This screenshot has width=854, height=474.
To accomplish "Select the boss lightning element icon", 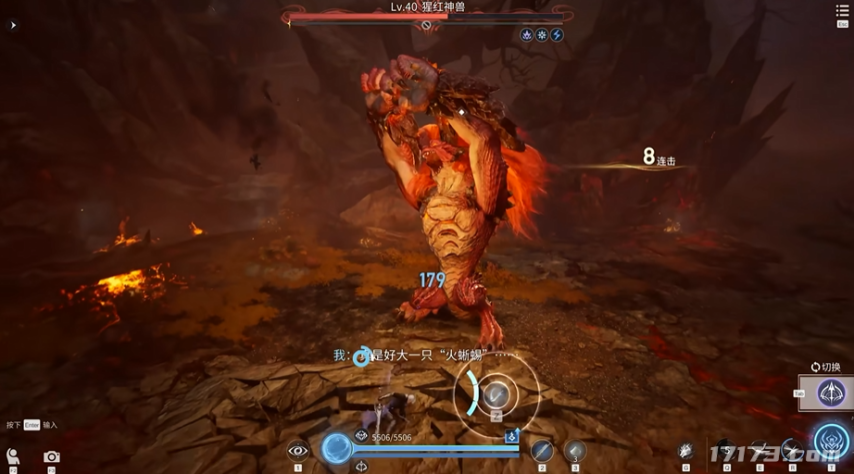I will (x=557, y=35).
